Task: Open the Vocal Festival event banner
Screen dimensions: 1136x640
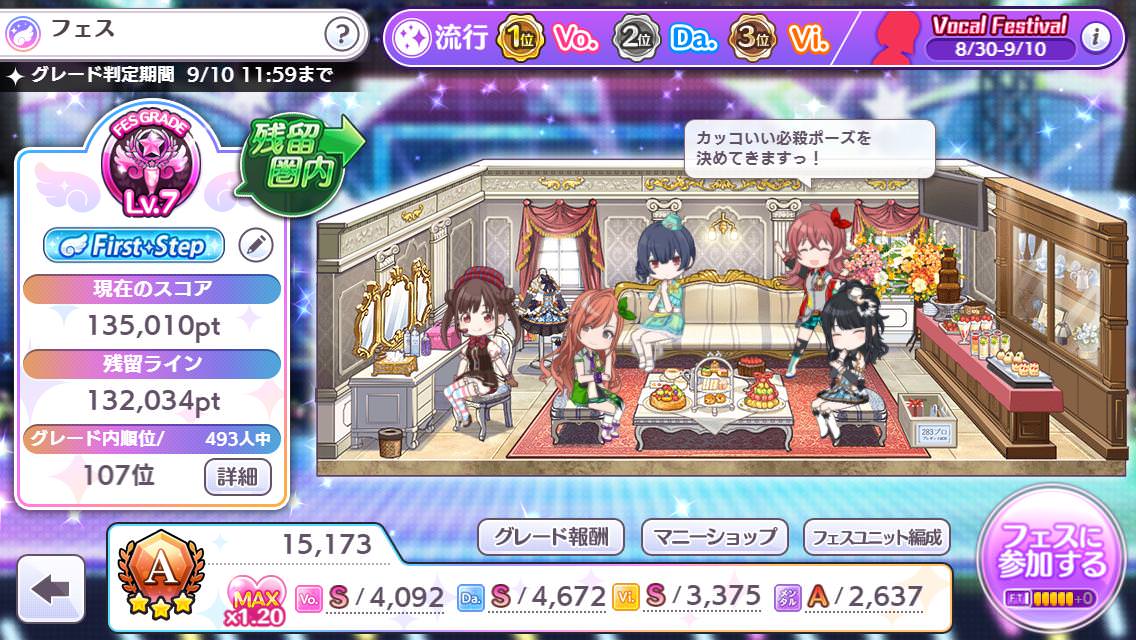Action: coord(999,37)
